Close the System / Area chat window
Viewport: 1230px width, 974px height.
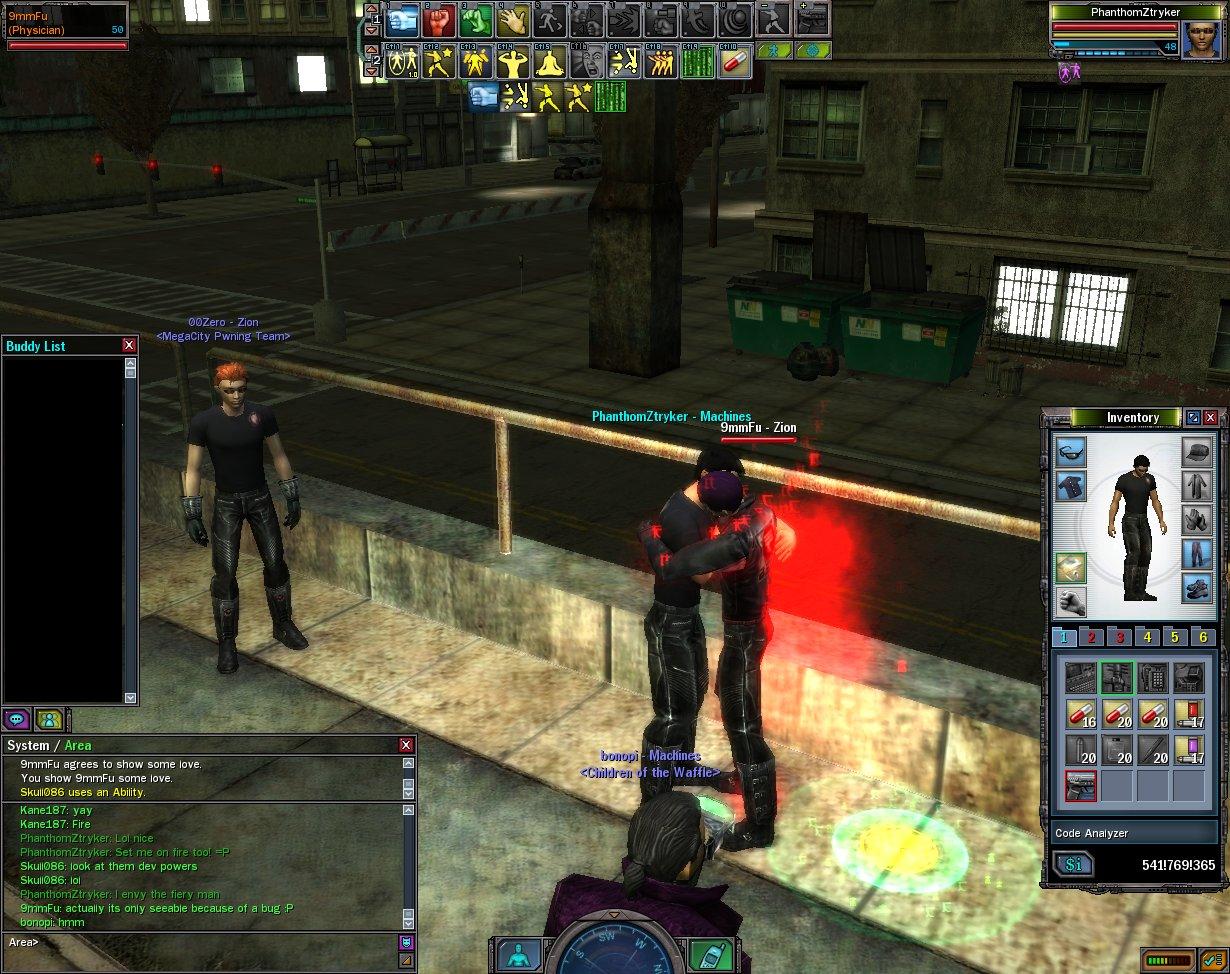pyautogui.click(x=406, y=745)
